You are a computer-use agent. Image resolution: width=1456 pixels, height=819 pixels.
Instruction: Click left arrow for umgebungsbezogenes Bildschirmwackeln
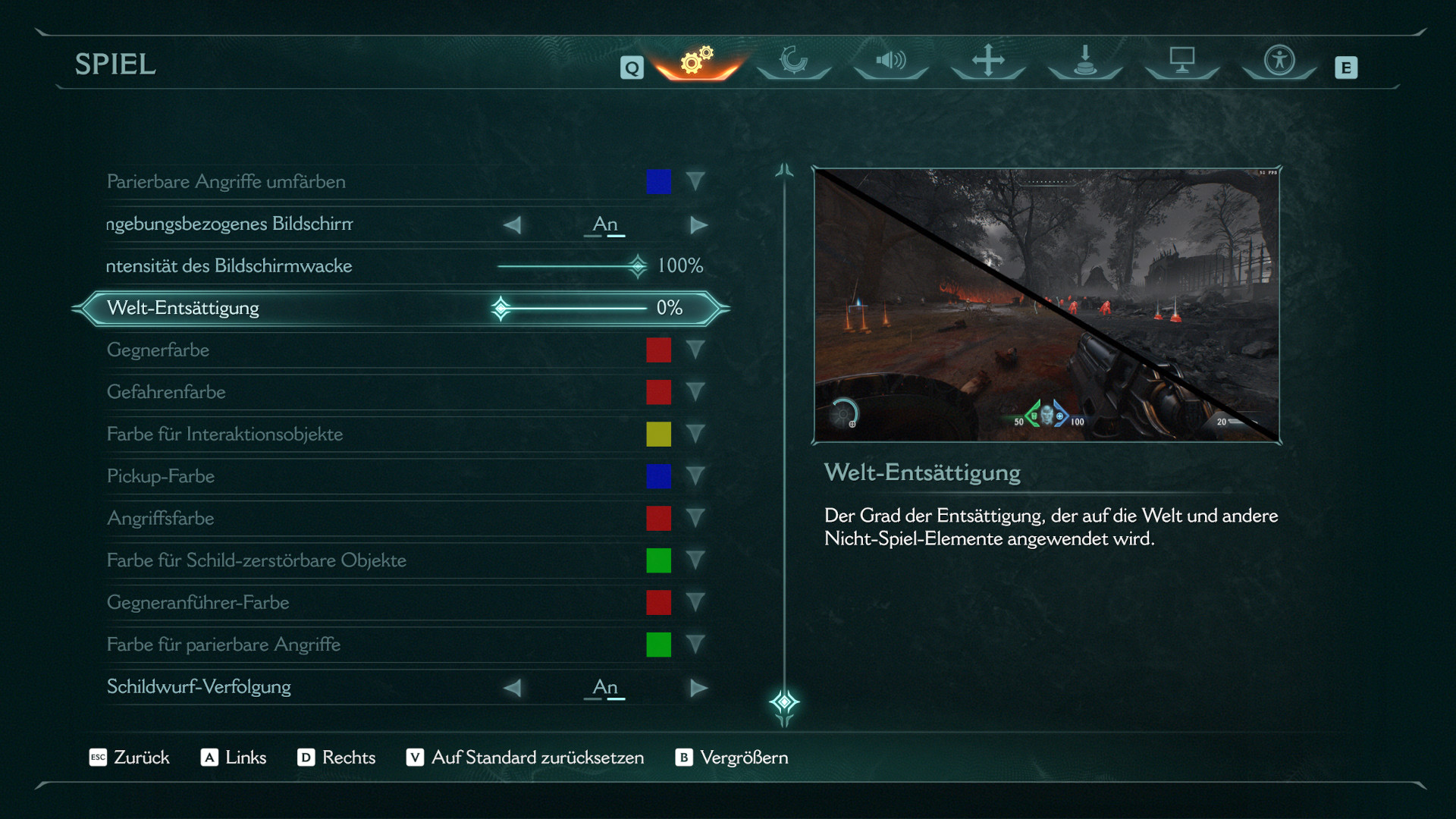pyautogui.click(x=513, y=225)
